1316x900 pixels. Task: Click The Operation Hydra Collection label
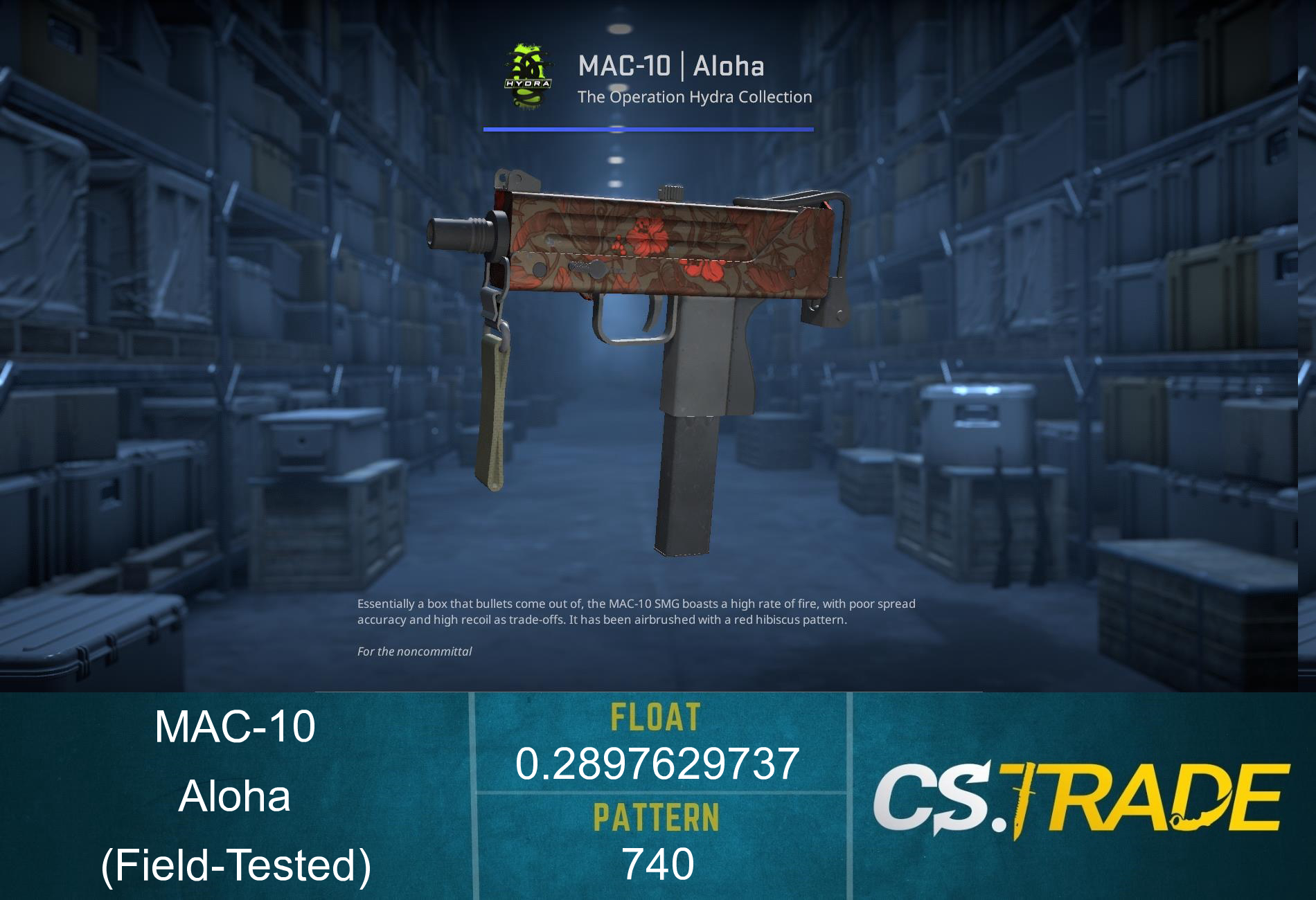(x=695, y=97)
